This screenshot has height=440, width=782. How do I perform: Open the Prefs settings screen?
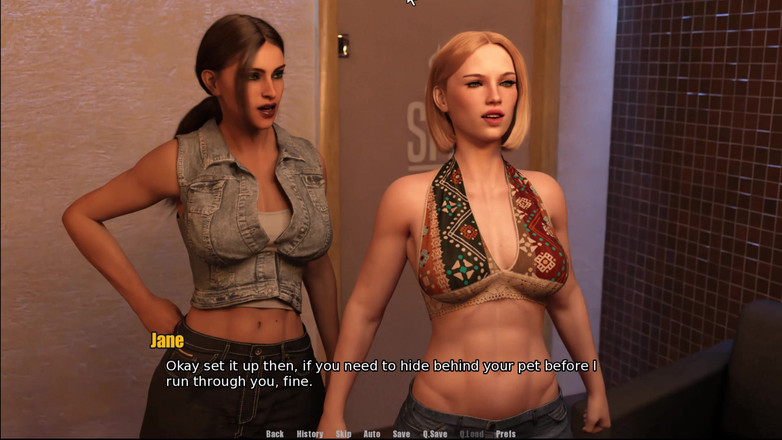point(506,434)
